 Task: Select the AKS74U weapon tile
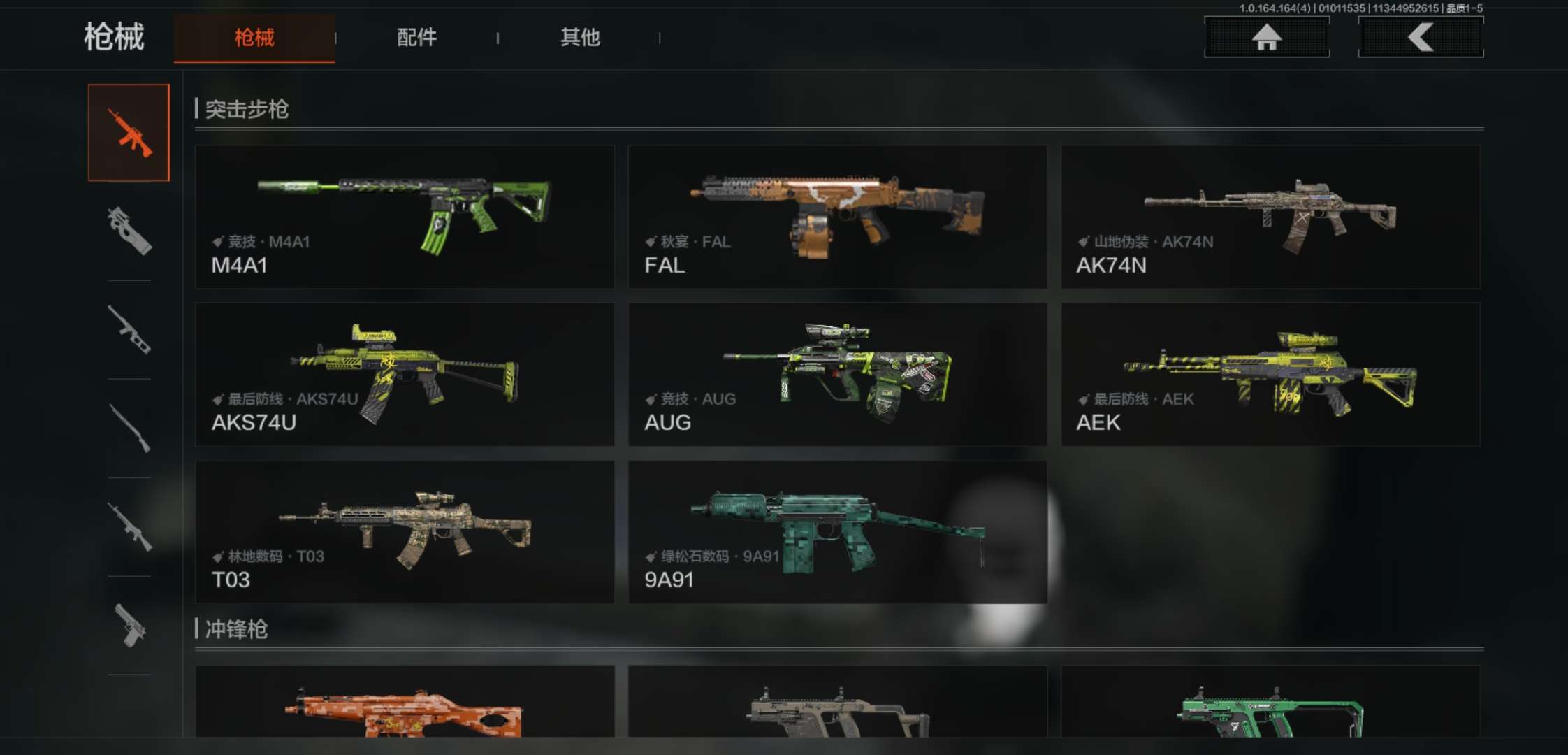(405, 374)
